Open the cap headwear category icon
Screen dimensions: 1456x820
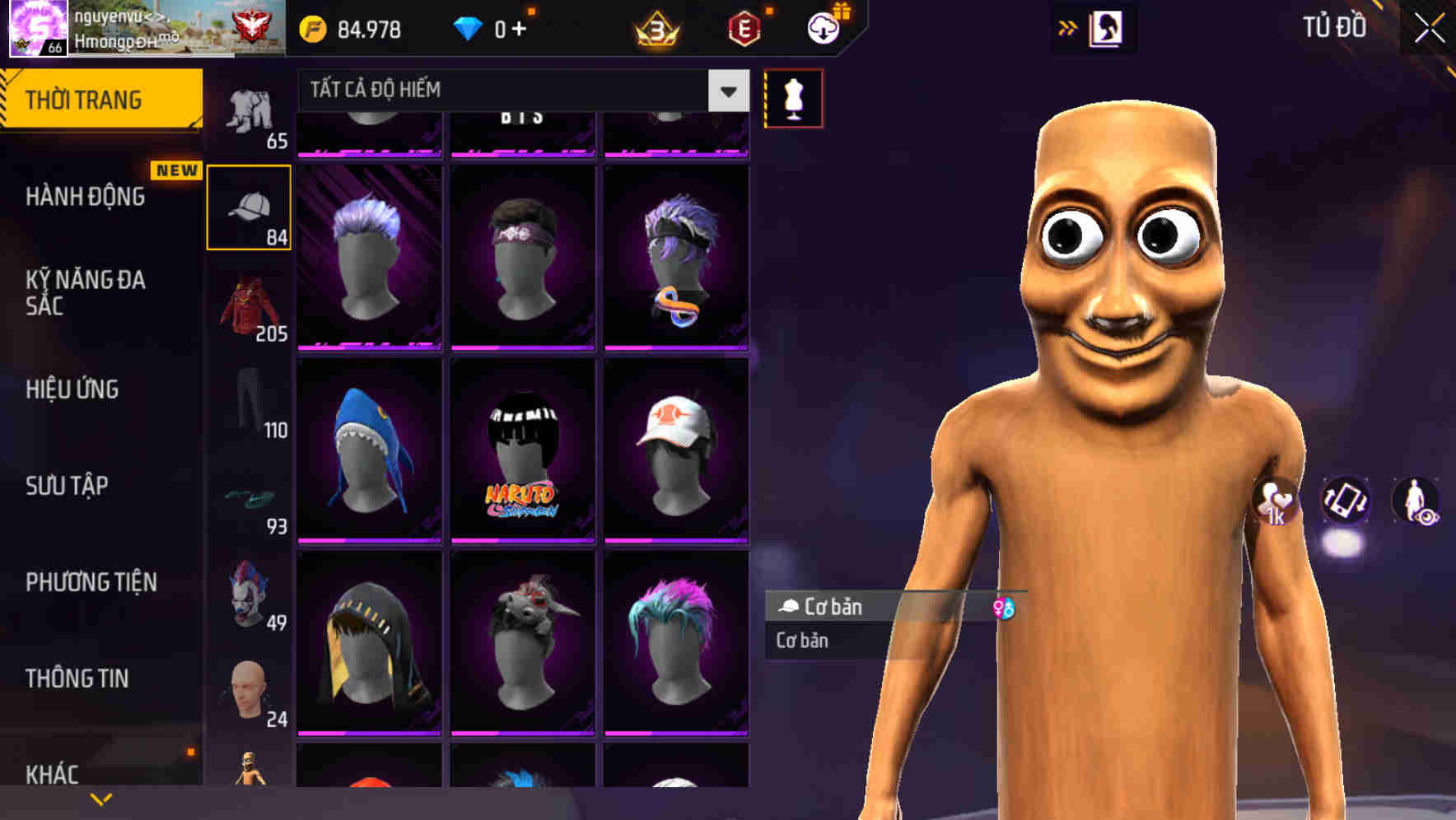click(250, 207)
